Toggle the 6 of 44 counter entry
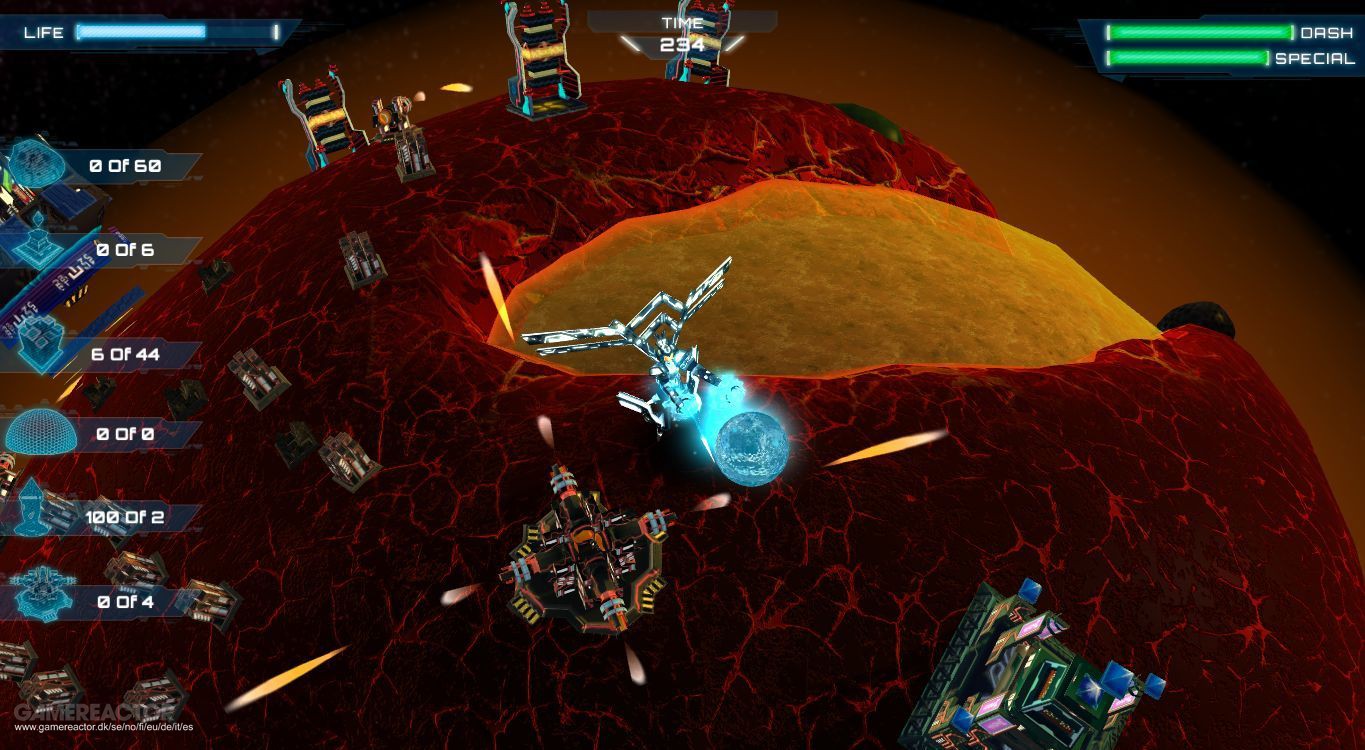 125,353
